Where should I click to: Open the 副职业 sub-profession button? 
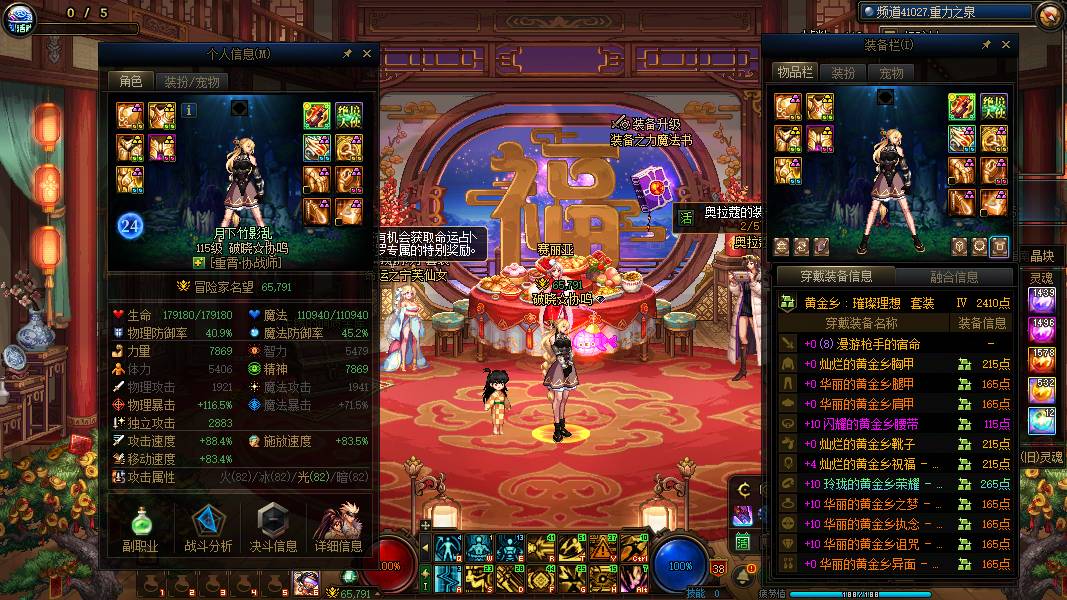[x=142, y=529]
